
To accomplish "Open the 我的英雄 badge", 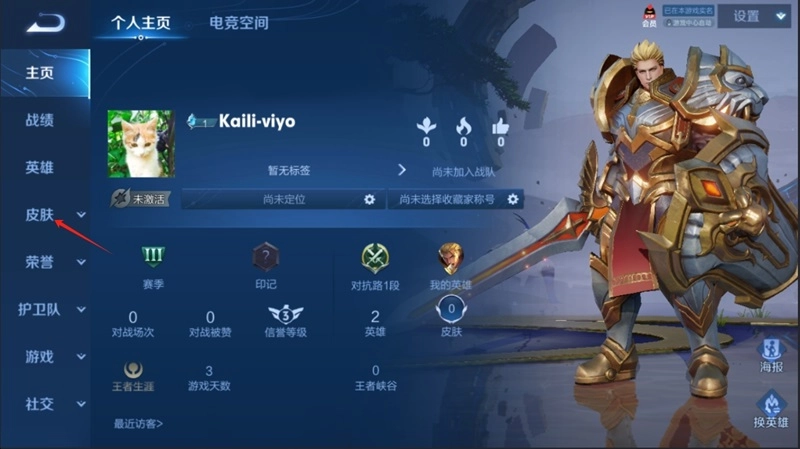I will click(x=450, y=258).
